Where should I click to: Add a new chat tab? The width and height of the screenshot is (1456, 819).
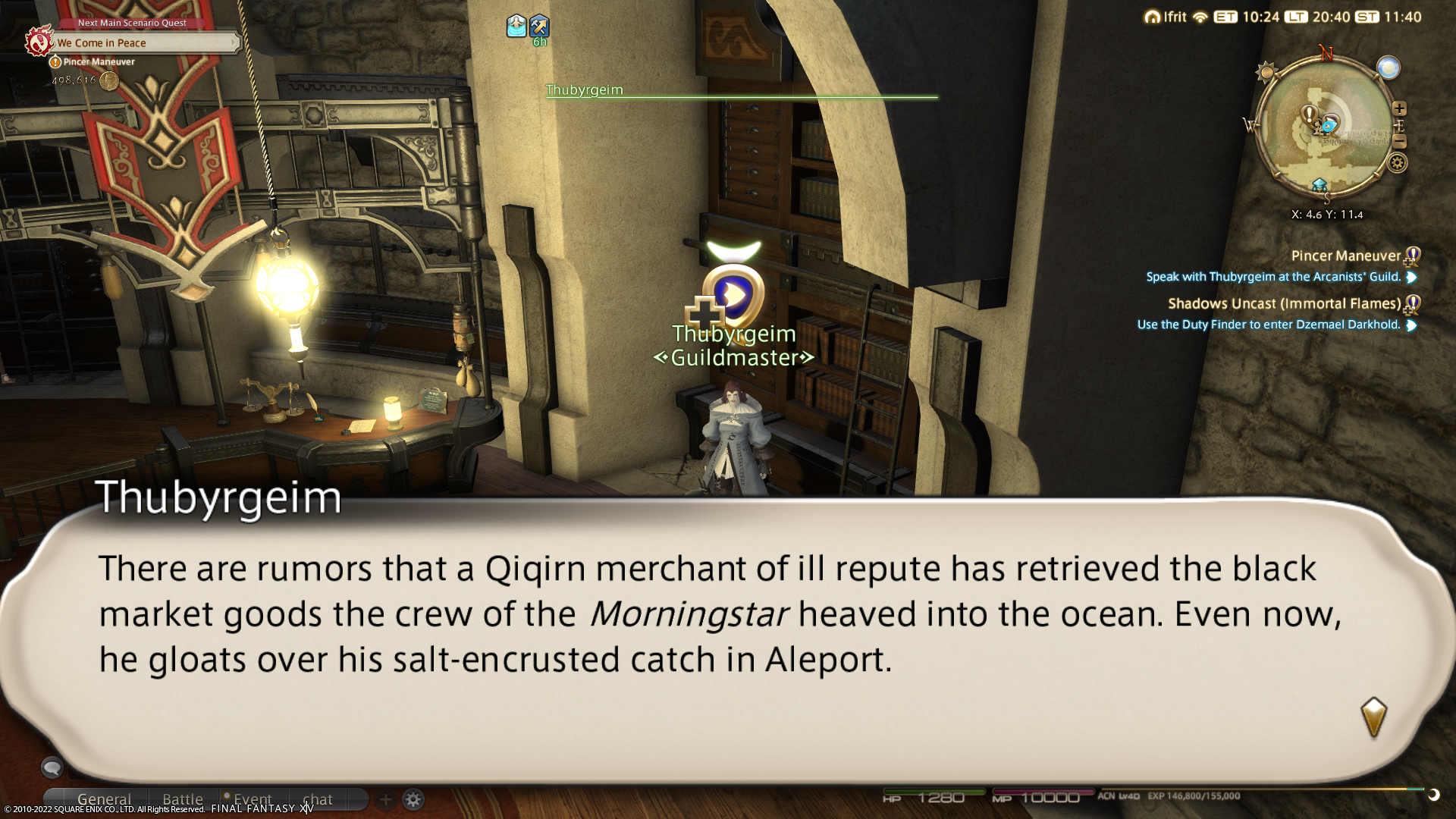[385, 799]
